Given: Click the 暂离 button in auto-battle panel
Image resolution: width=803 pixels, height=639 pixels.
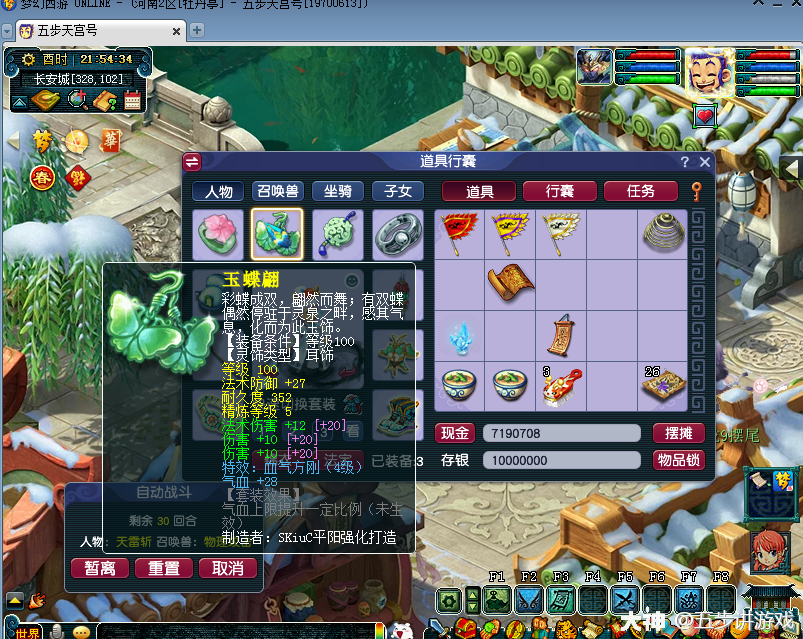Looking at the screenshot, I should coord(100,568).
